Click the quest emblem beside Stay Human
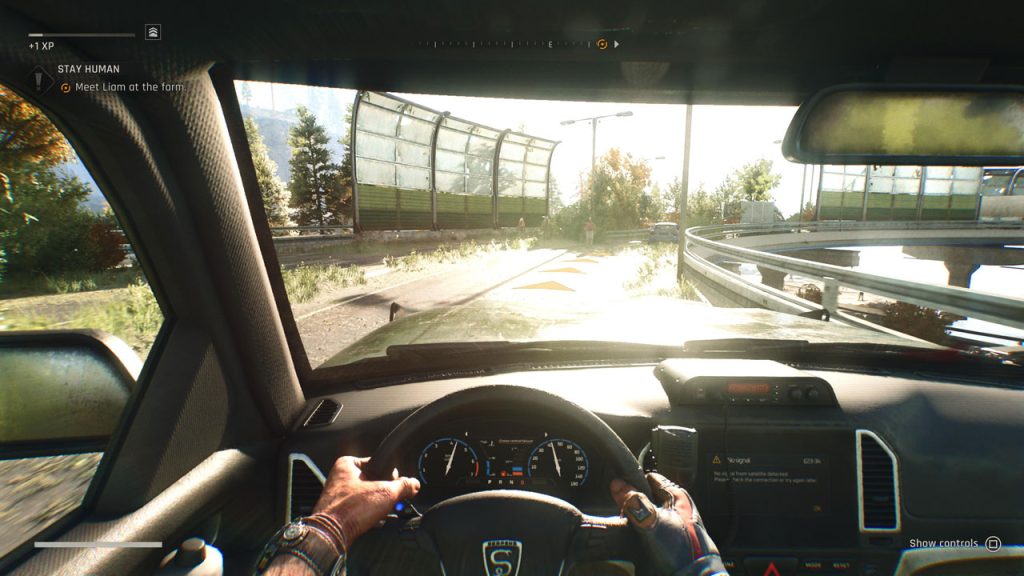 coord(40,78)
